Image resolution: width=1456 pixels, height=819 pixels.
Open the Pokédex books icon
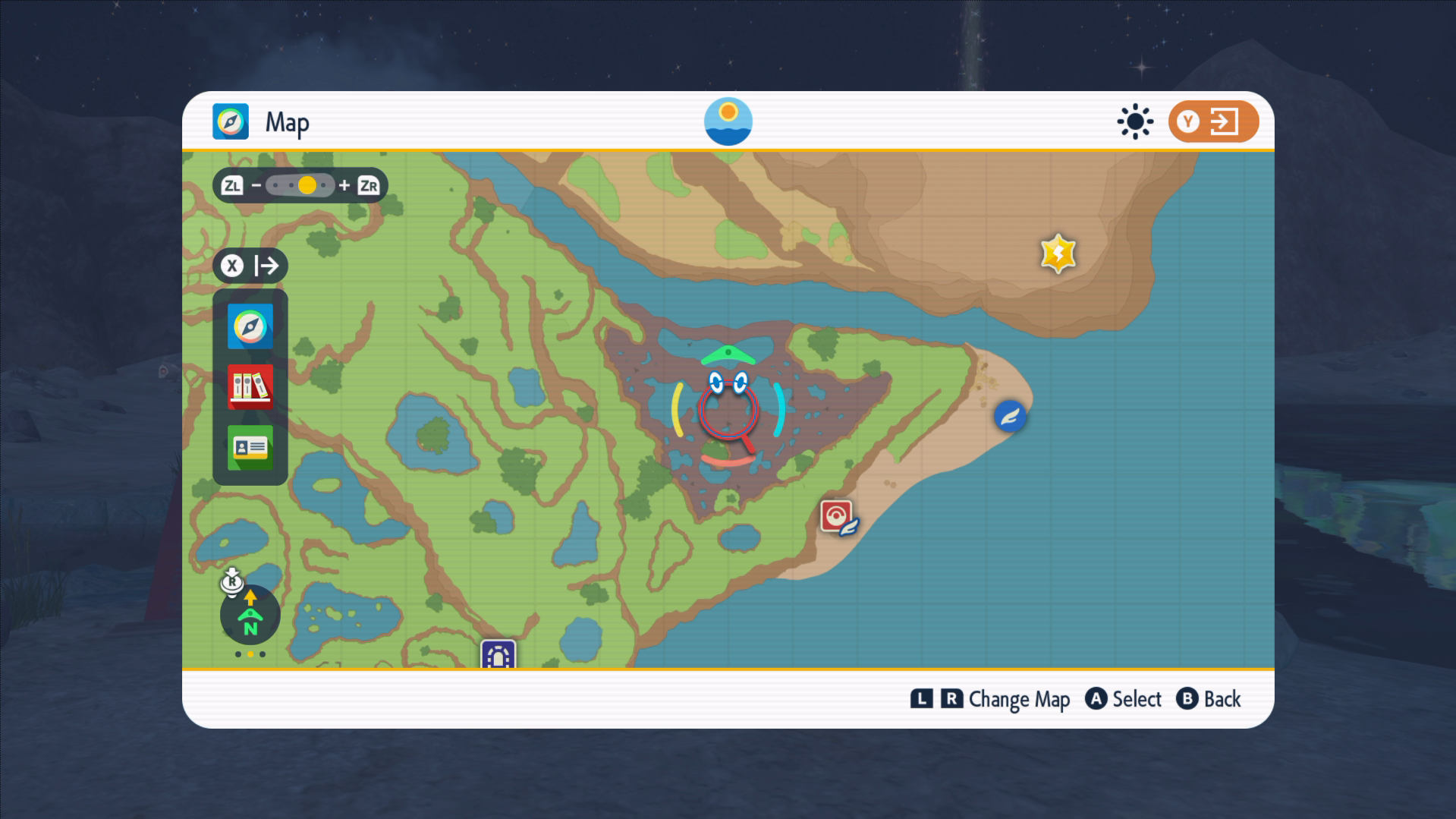[x=250, y=386]
